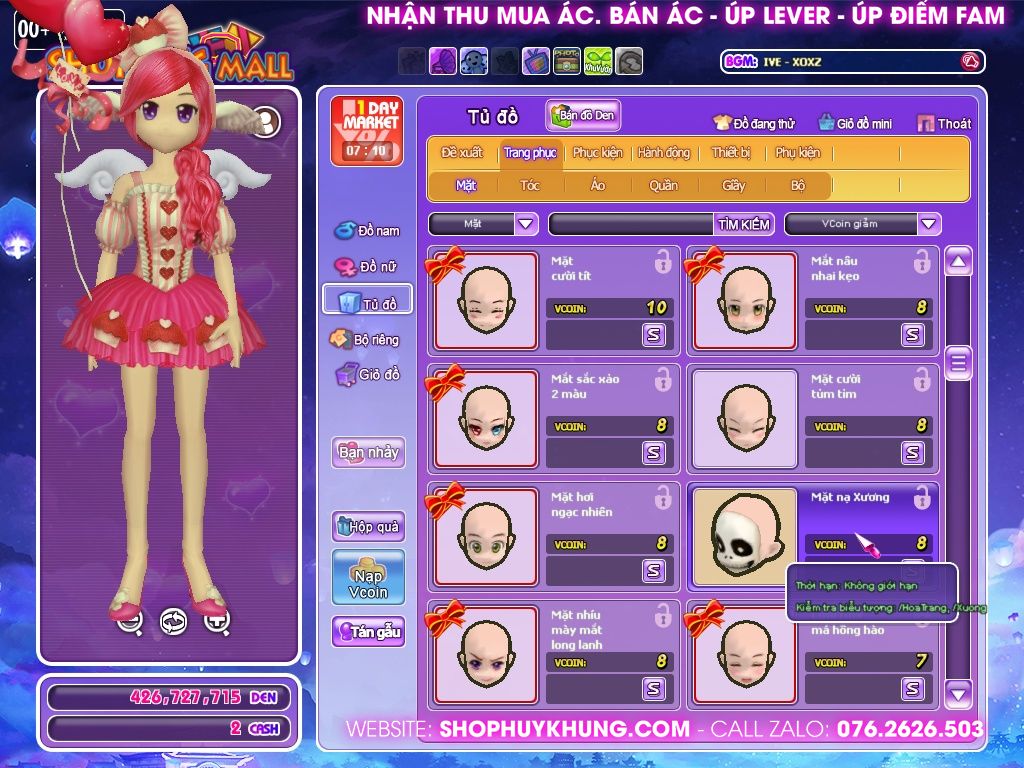Click the TÌM KIẾM search button
This screenshot has width=1024, height=768.
pos(743,224)
